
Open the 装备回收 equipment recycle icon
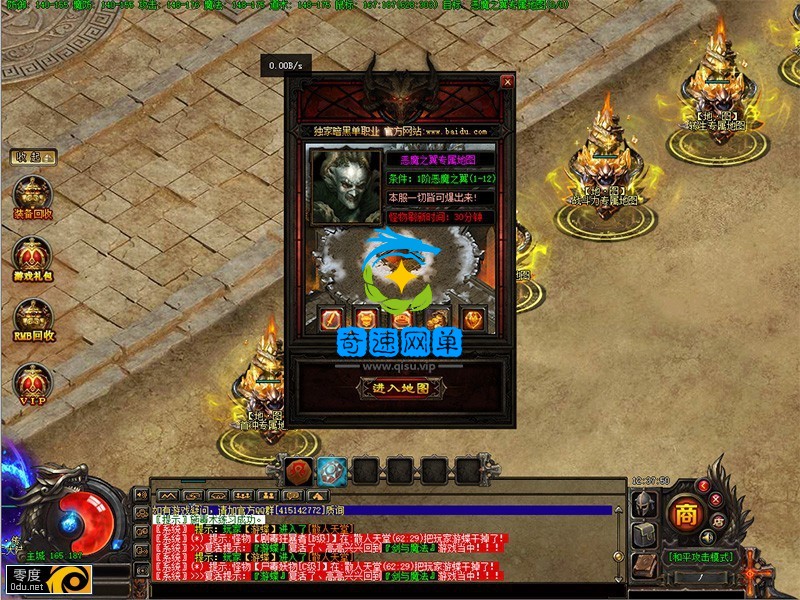pos(32,195)
